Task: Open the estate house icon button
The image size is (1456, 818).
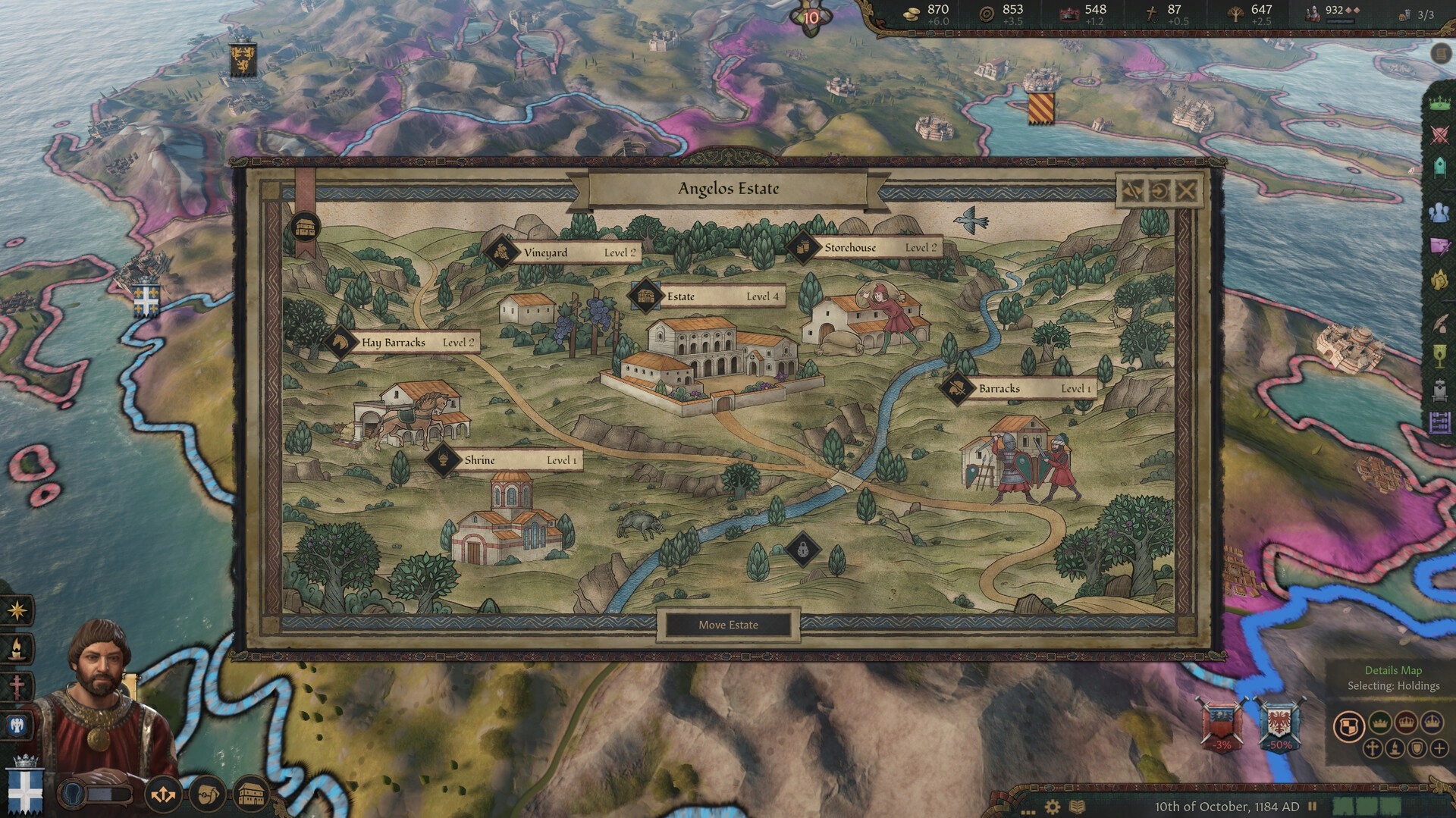Action: click(x=251, y=795)
